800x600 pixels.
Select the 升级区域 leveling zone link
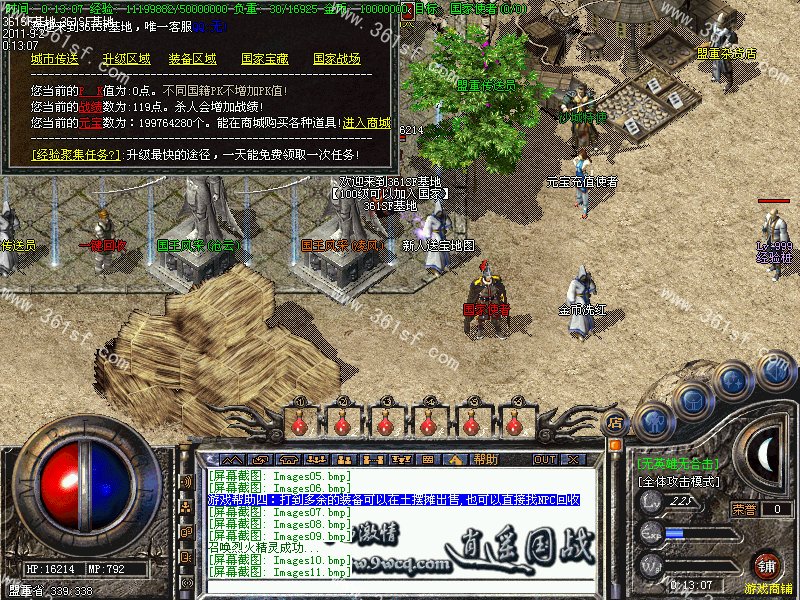point(126,59)
